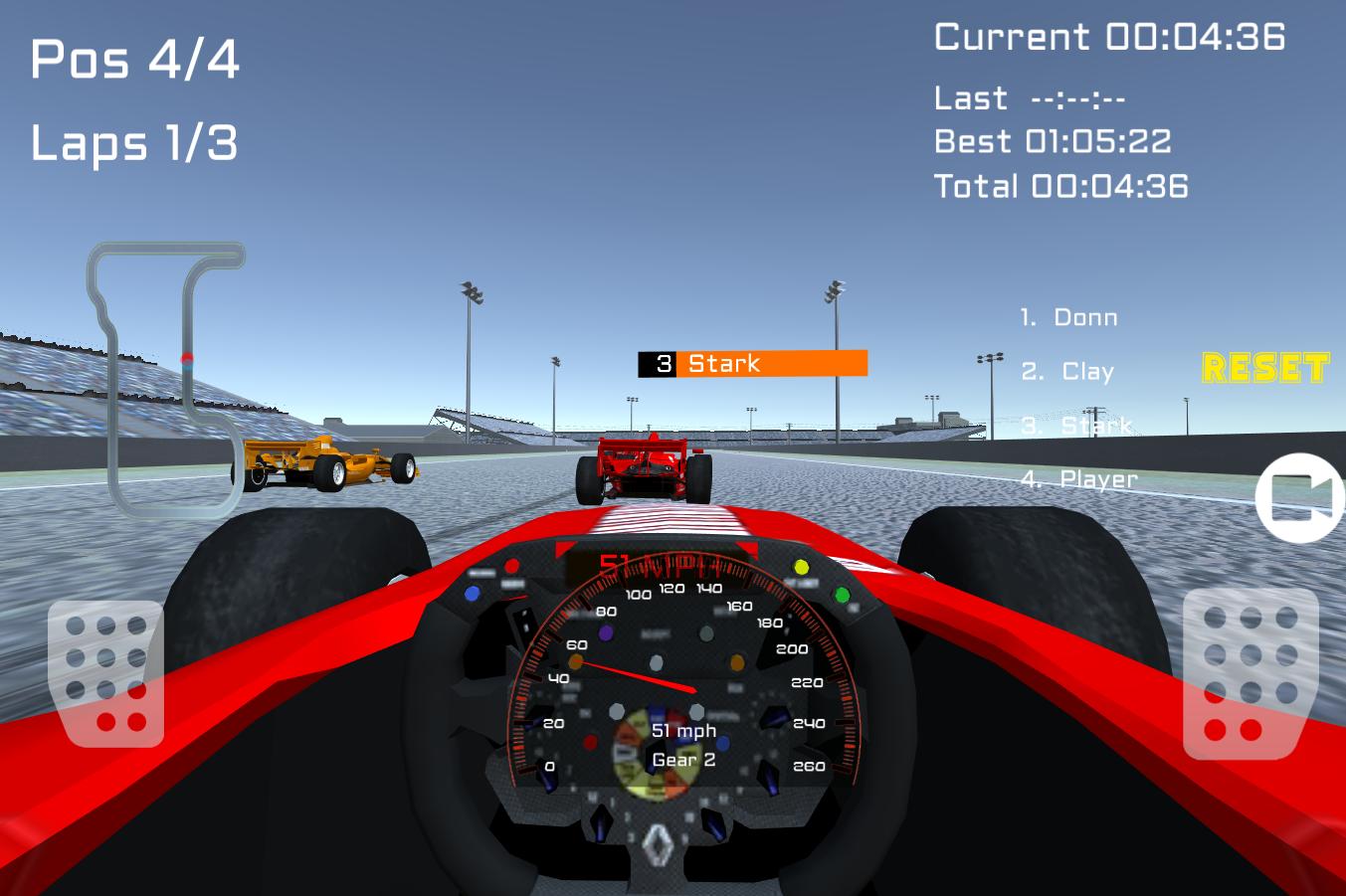Screen dimensions: 1346x896
Task: Click the Pos 4/4 indicator
Action: pos(134,60)
